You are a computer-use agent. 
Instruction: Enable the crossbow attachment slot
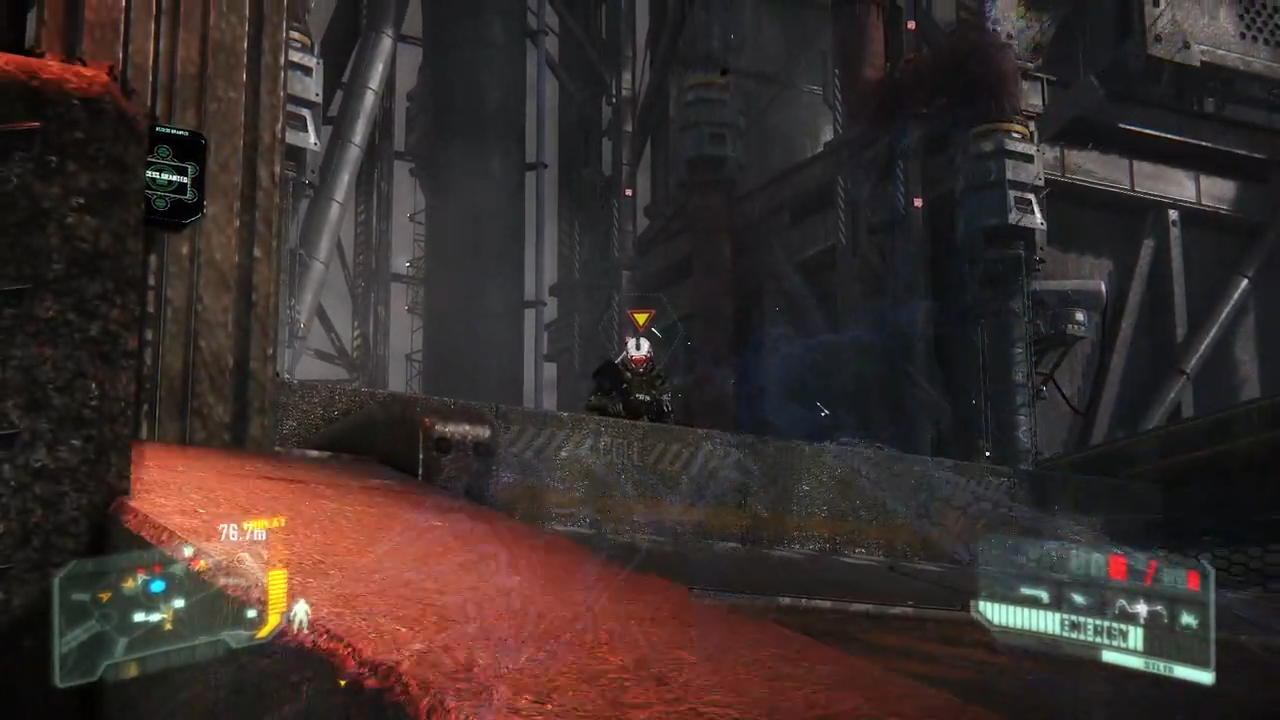pyautogui.click(x=1190, y=618)
